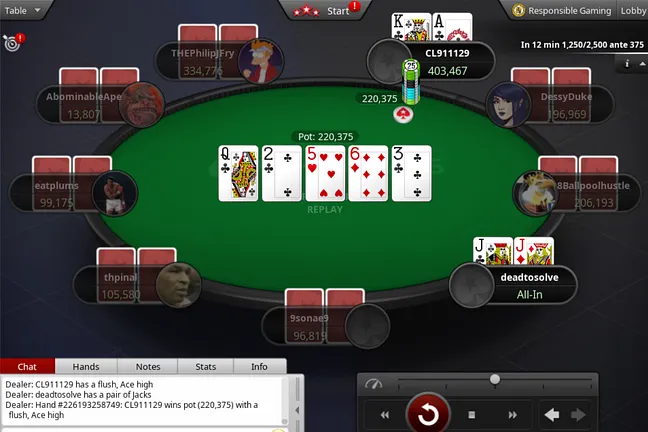Viewport: 648px width, 432px height.
Task: Go to the previous hand with left arrow
Action: click(551, 414)
